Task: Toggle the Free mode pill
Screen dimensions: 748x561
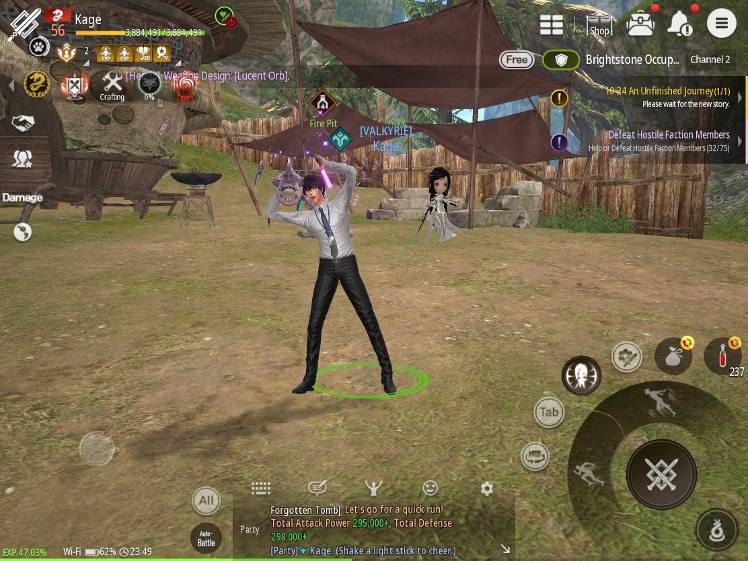Action: pos(516,60)
